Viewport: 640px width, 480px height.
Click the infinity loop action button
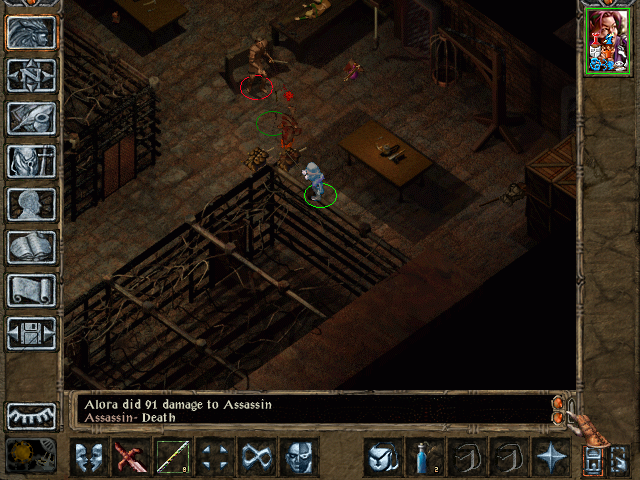pos(256,457)
